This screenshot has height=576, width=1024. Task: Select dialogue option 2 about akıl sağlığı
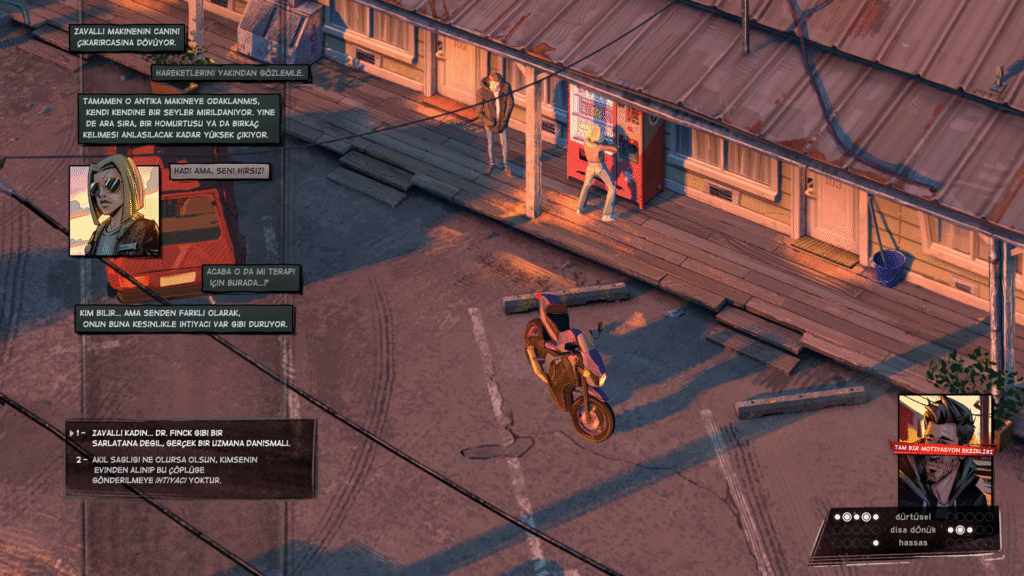[x=190, y=470]
